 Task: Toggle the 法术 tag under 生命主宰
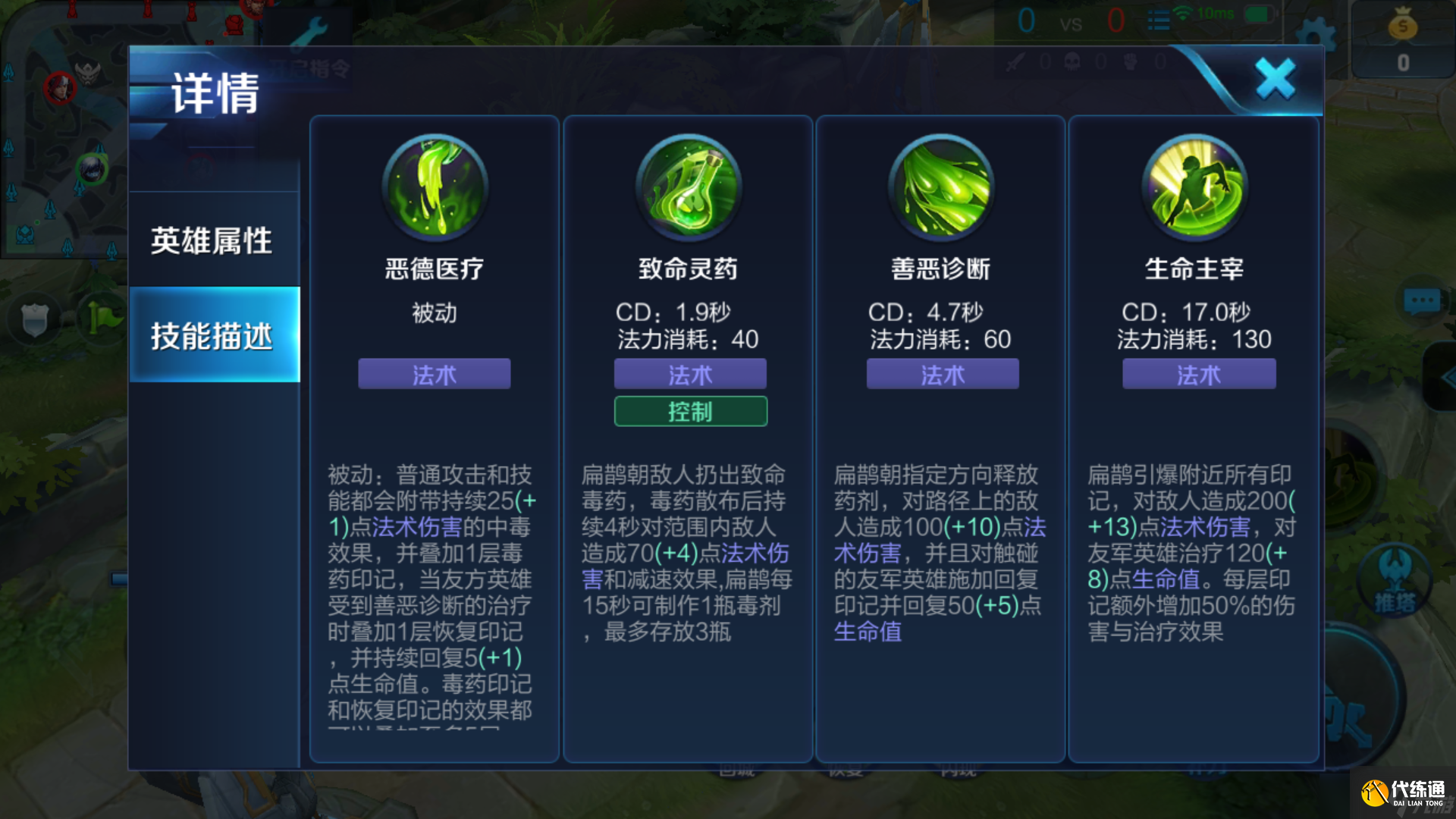pos(1198,374)
